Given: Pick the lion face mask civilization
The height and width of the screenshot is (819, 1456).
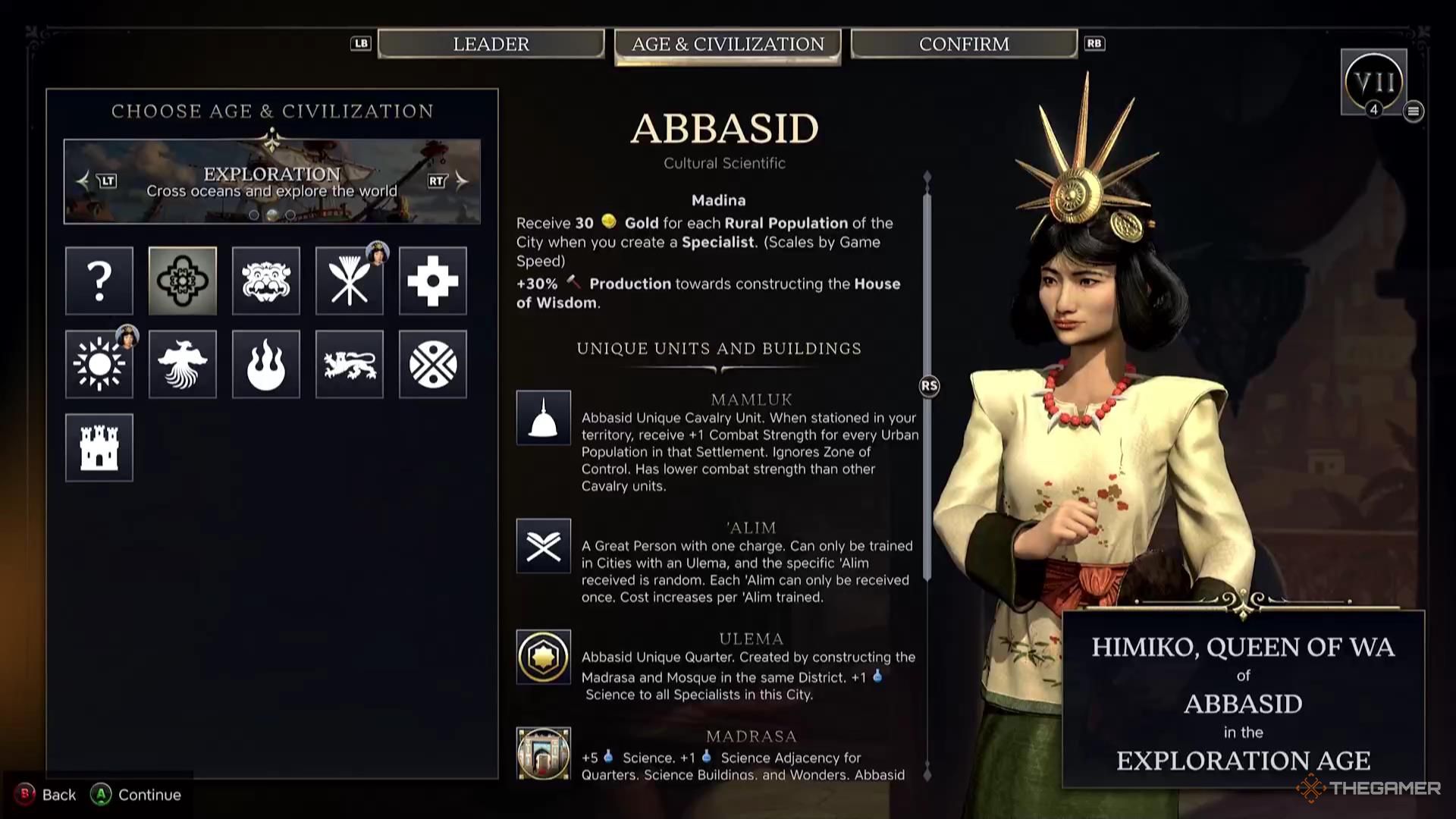Looking at the screenshot, I should pos(266,281).
